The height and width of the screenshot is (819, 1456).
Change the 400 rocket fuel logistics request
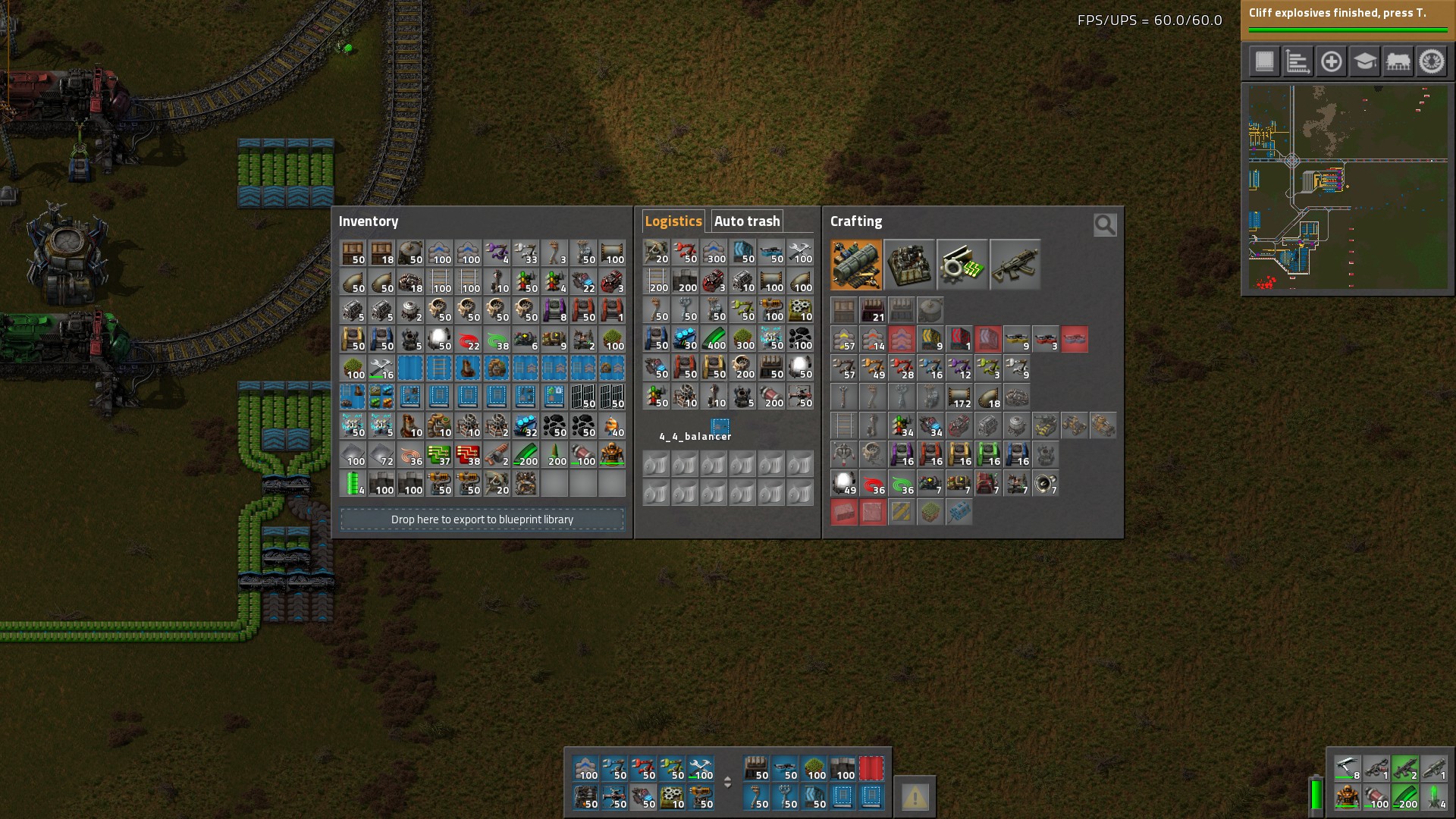click(x=714, y=339)
